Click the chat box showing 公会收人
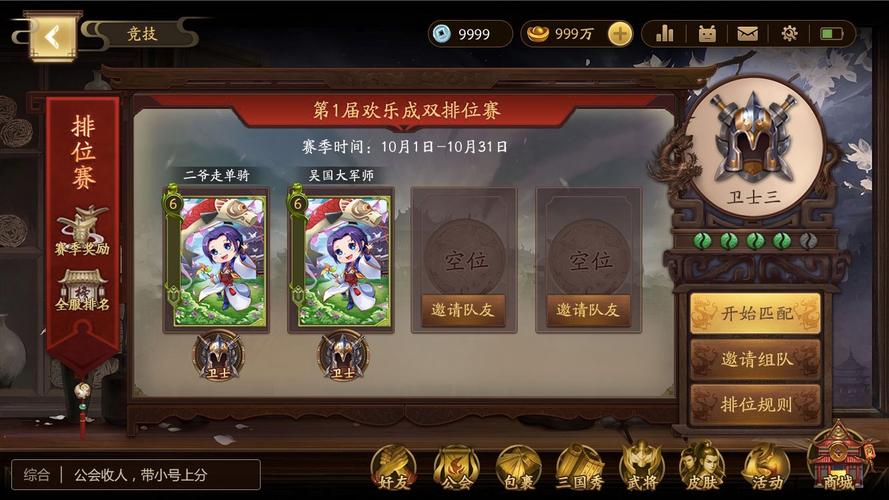 136,474
